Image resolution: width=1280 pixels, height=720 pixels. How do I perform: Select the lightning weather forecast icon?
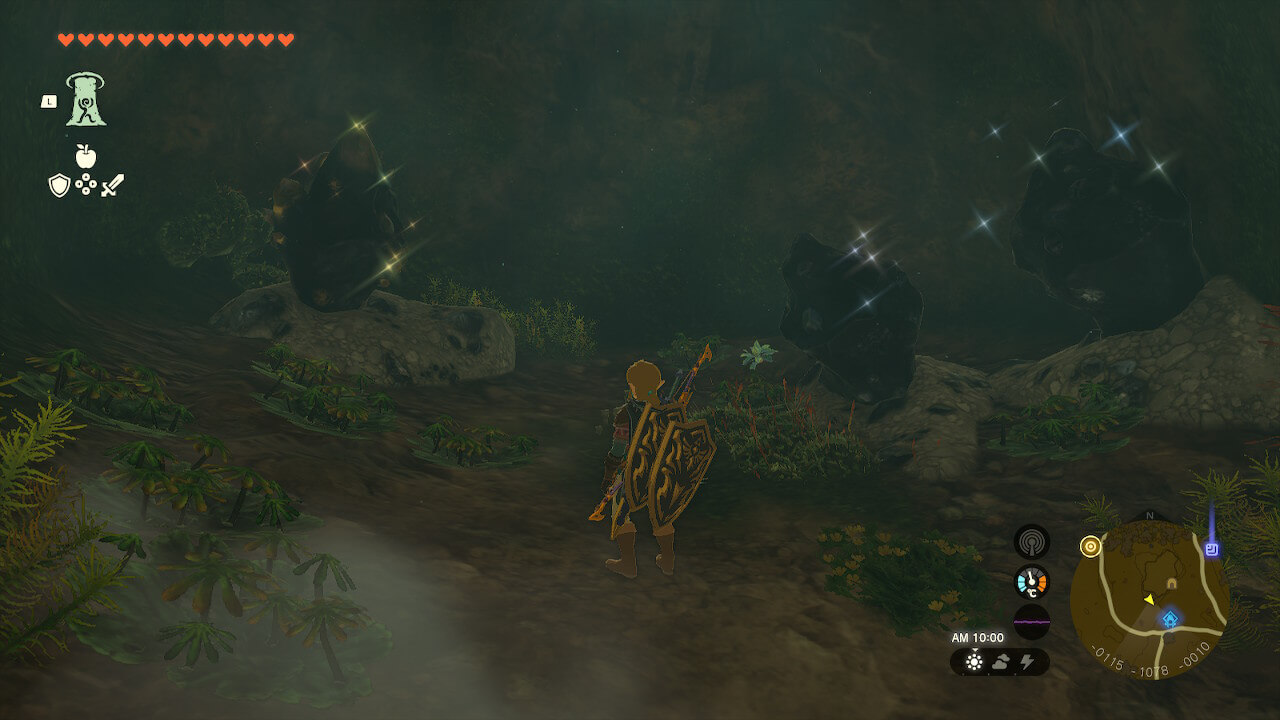(x=1027, y=662)
